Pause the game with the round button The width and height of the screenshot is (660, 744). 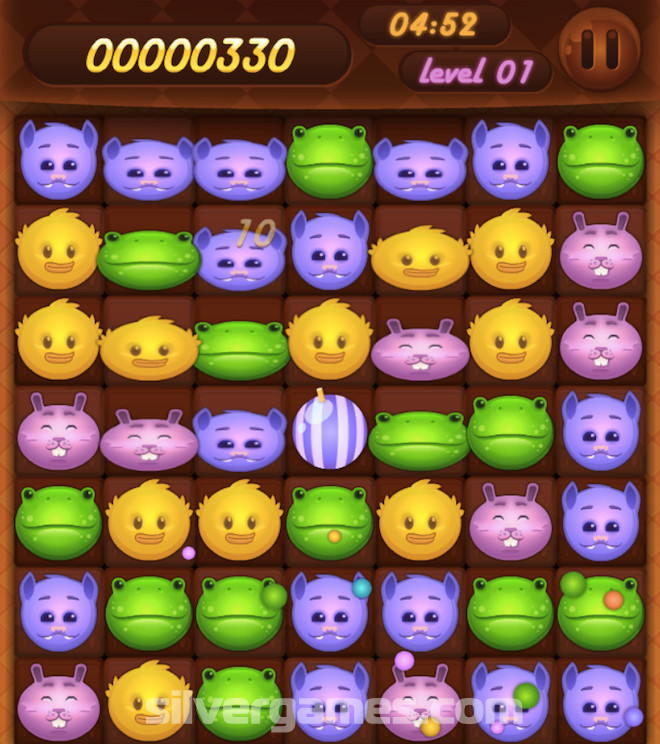601,49
